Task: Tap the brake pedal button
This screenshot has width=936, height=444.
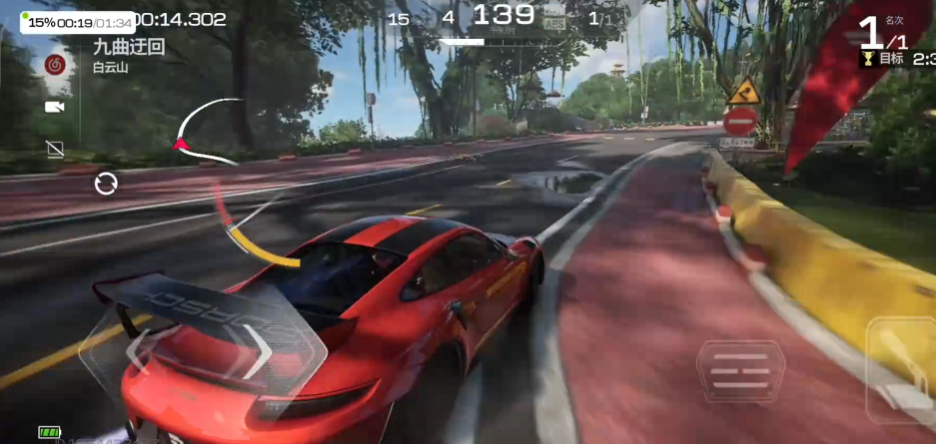Action: point(741,372)
